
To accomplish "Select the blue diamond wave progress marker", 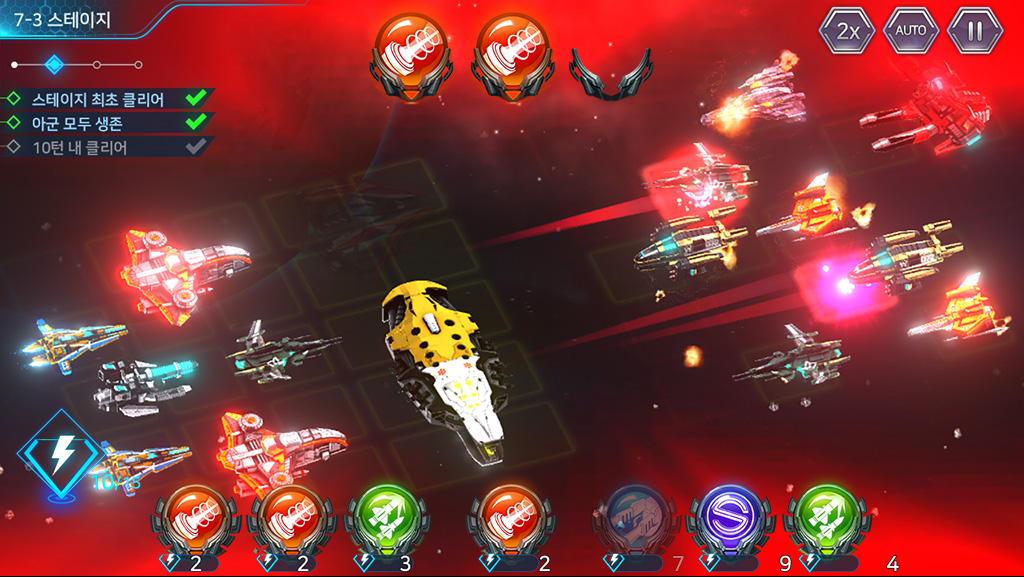I will (x=55, y=65).
